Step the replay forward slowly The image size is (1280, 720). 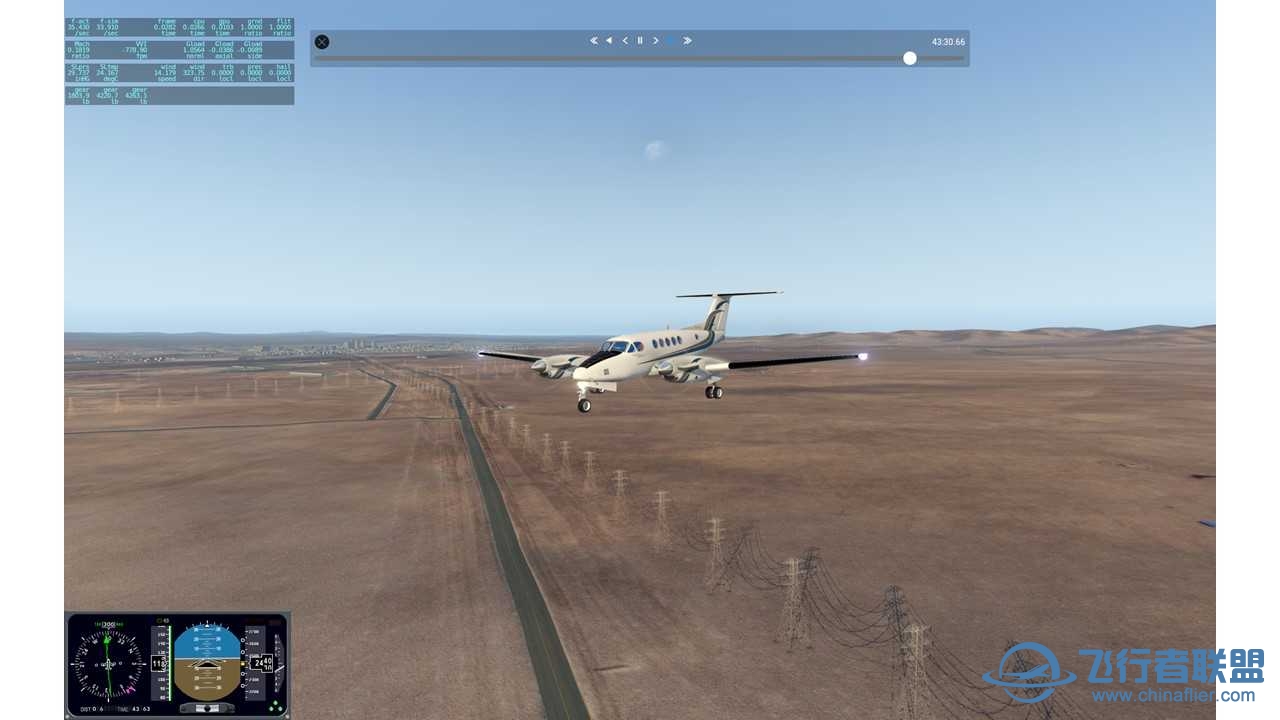pos(656,41)
